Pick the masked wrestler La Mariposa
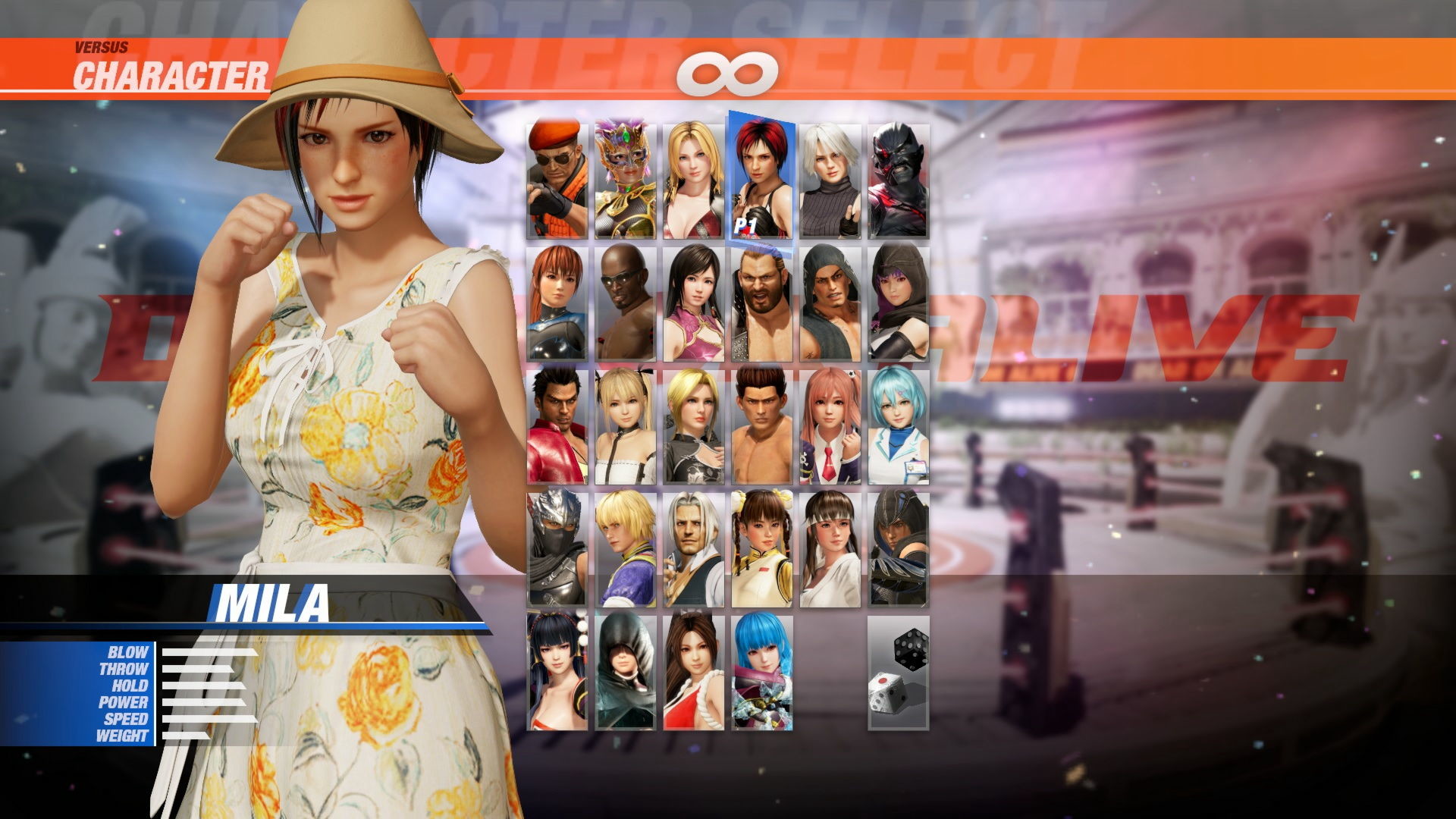Image resolution: width=1456 pixels, height=819 pixels. (626, 178)
